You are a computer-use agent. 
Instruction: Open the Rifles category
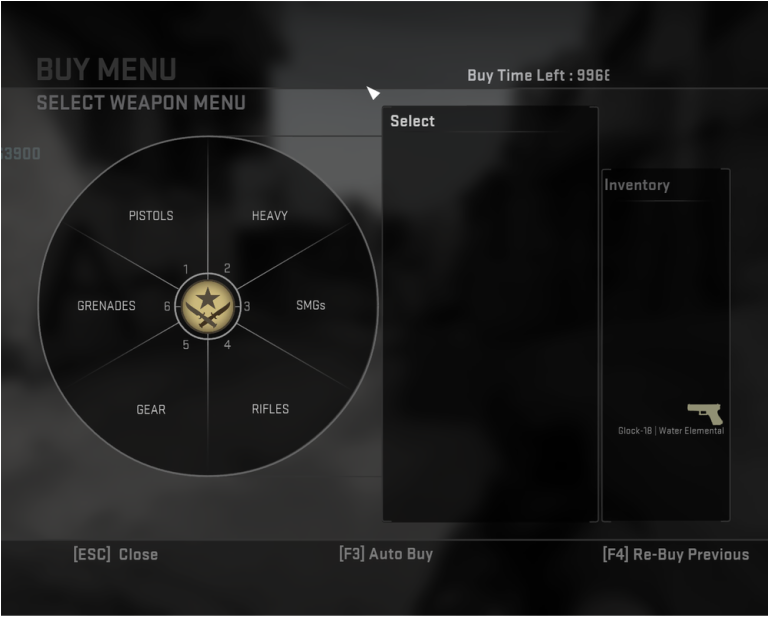270,409
